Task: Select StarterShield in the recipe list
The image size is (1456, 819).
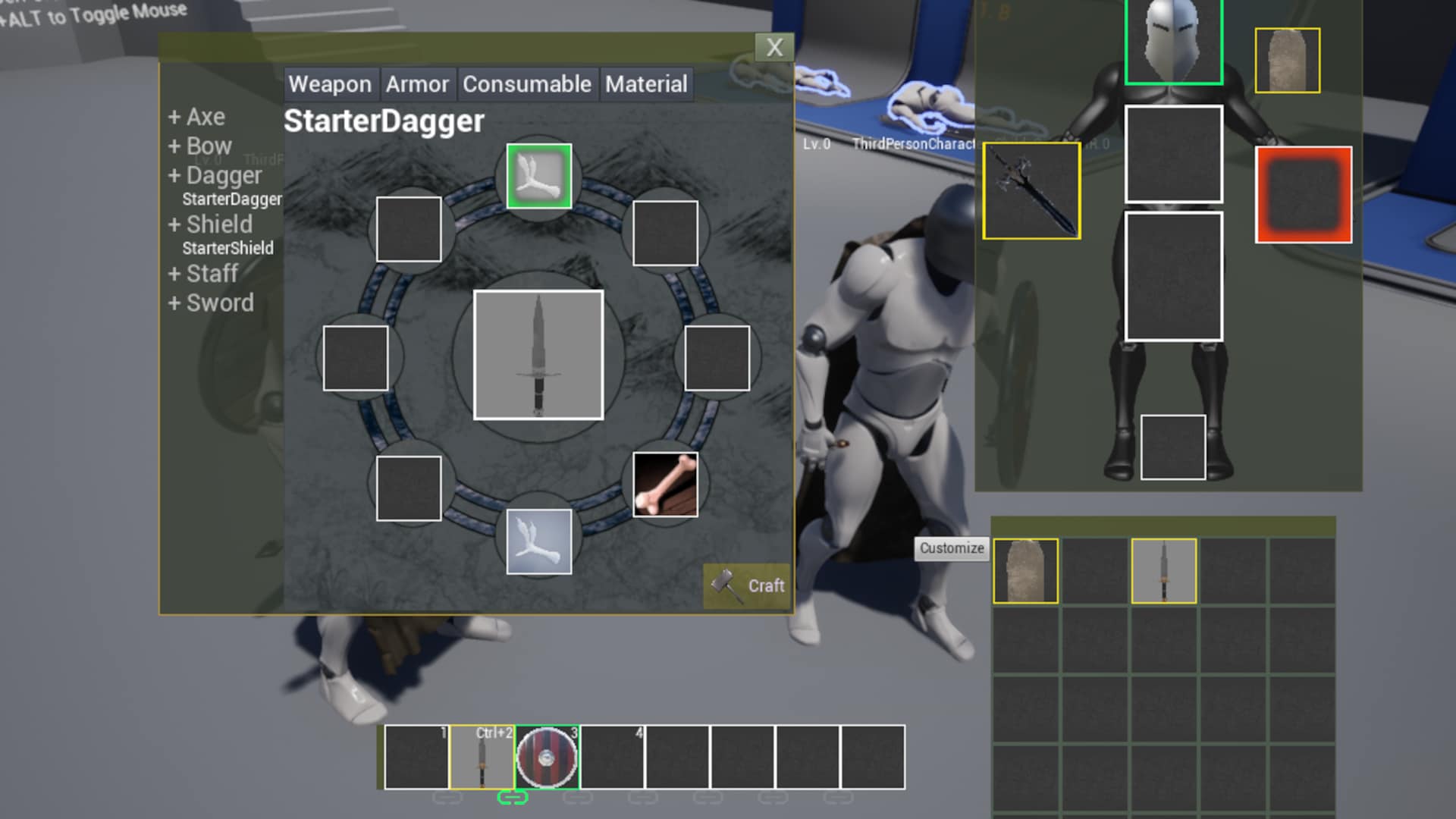Action: [228, 248]
